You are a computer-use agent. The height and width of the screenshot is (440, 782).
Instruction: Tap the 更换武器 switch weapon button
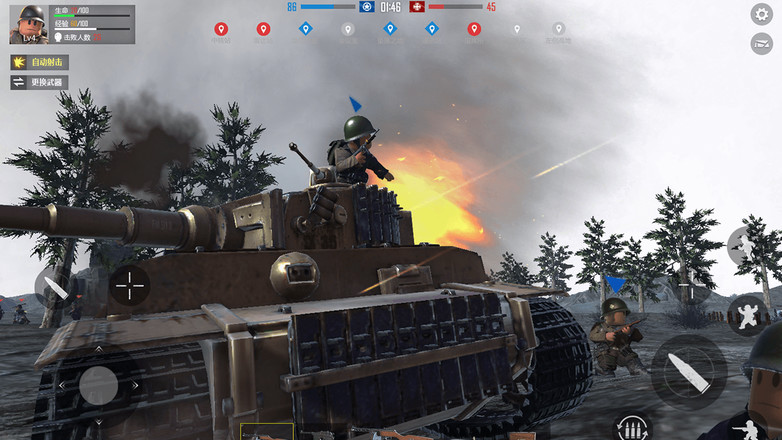40,82
